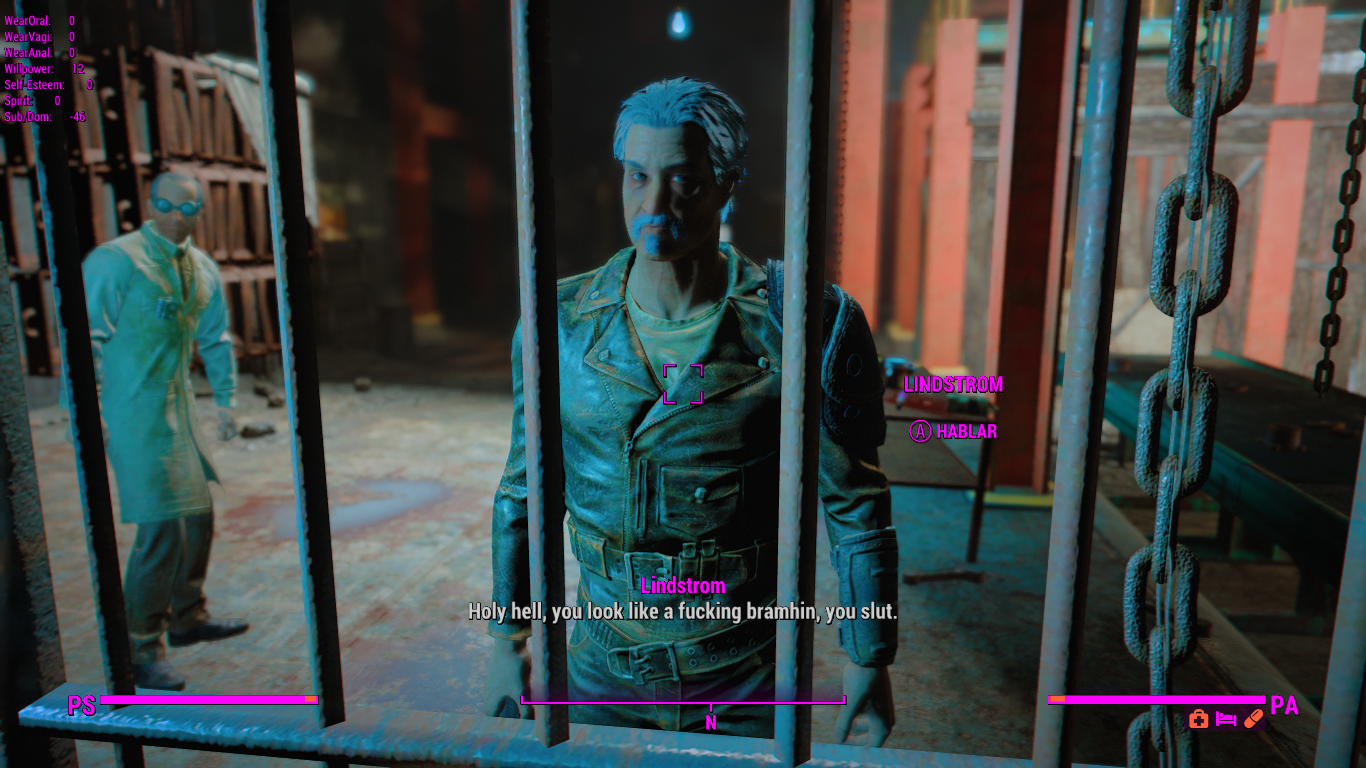Click the crosshair reticle brackets

point(684,385)
